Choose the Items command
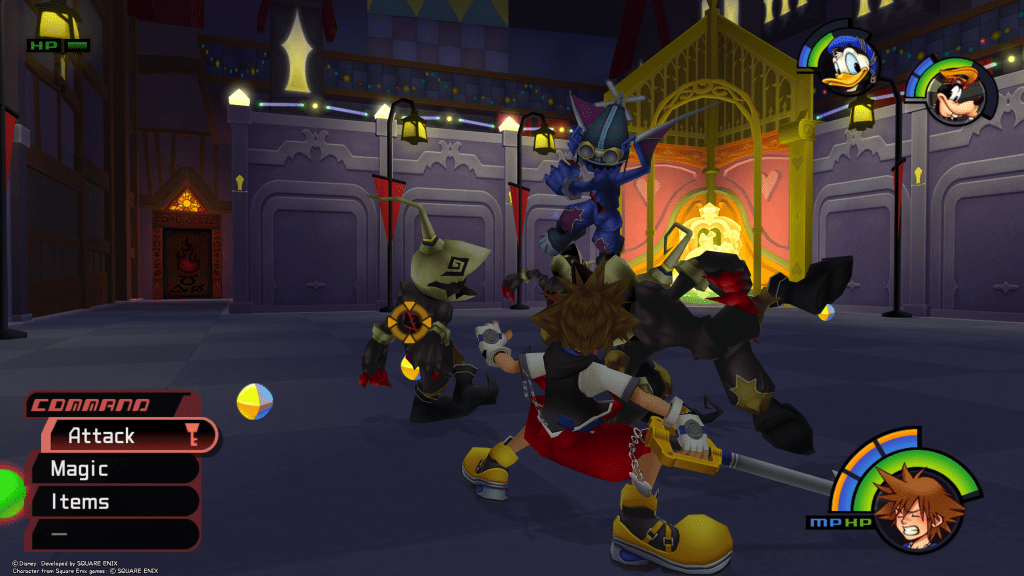This screenshot has width=1024, height=576. click(x=110, y=501)
